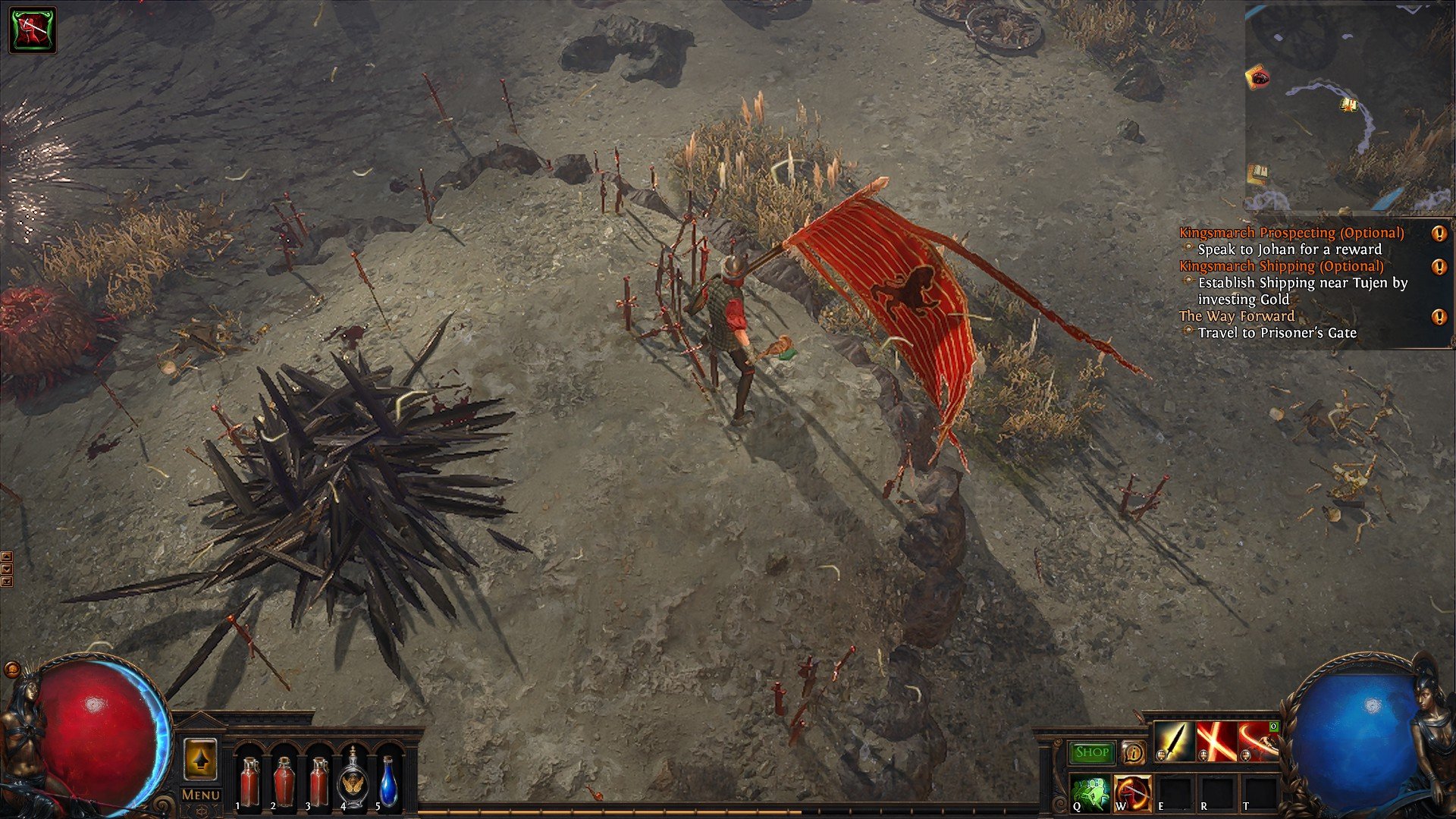Screen dimensions: 1456x819
Task: Use the life flask in slot 3
Action: [x=318, y=781]
